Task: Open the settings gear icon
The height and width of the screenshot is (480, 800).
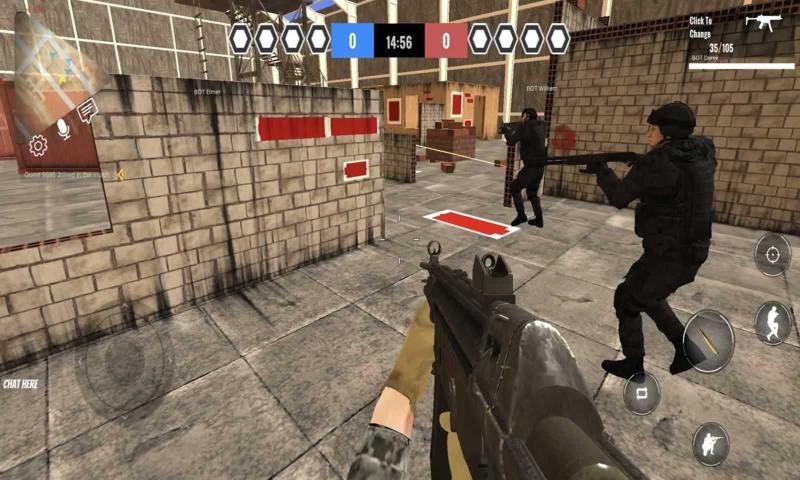Action: pos(38,146)
